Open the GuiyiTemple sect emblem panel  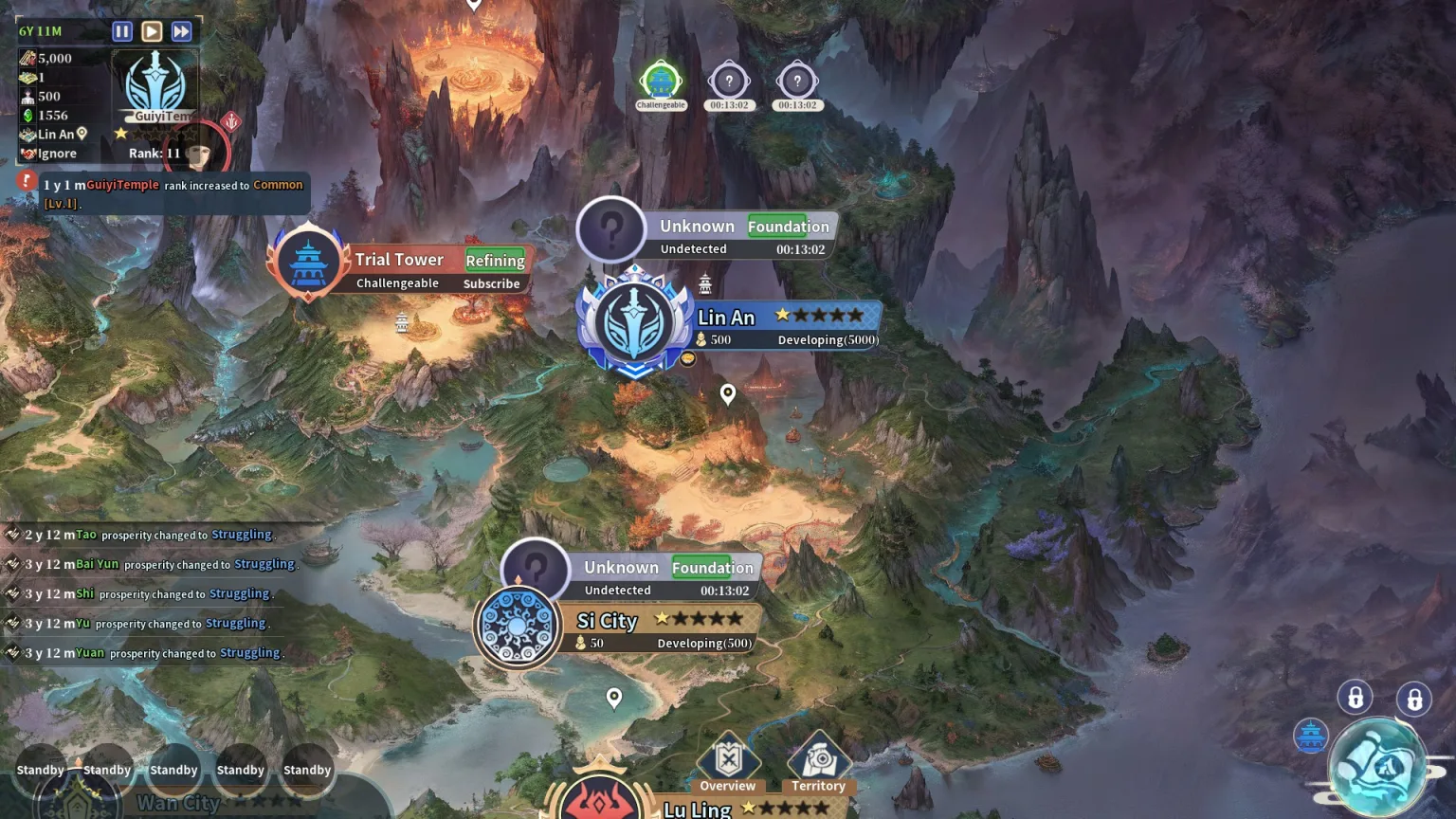coord(156,85)
